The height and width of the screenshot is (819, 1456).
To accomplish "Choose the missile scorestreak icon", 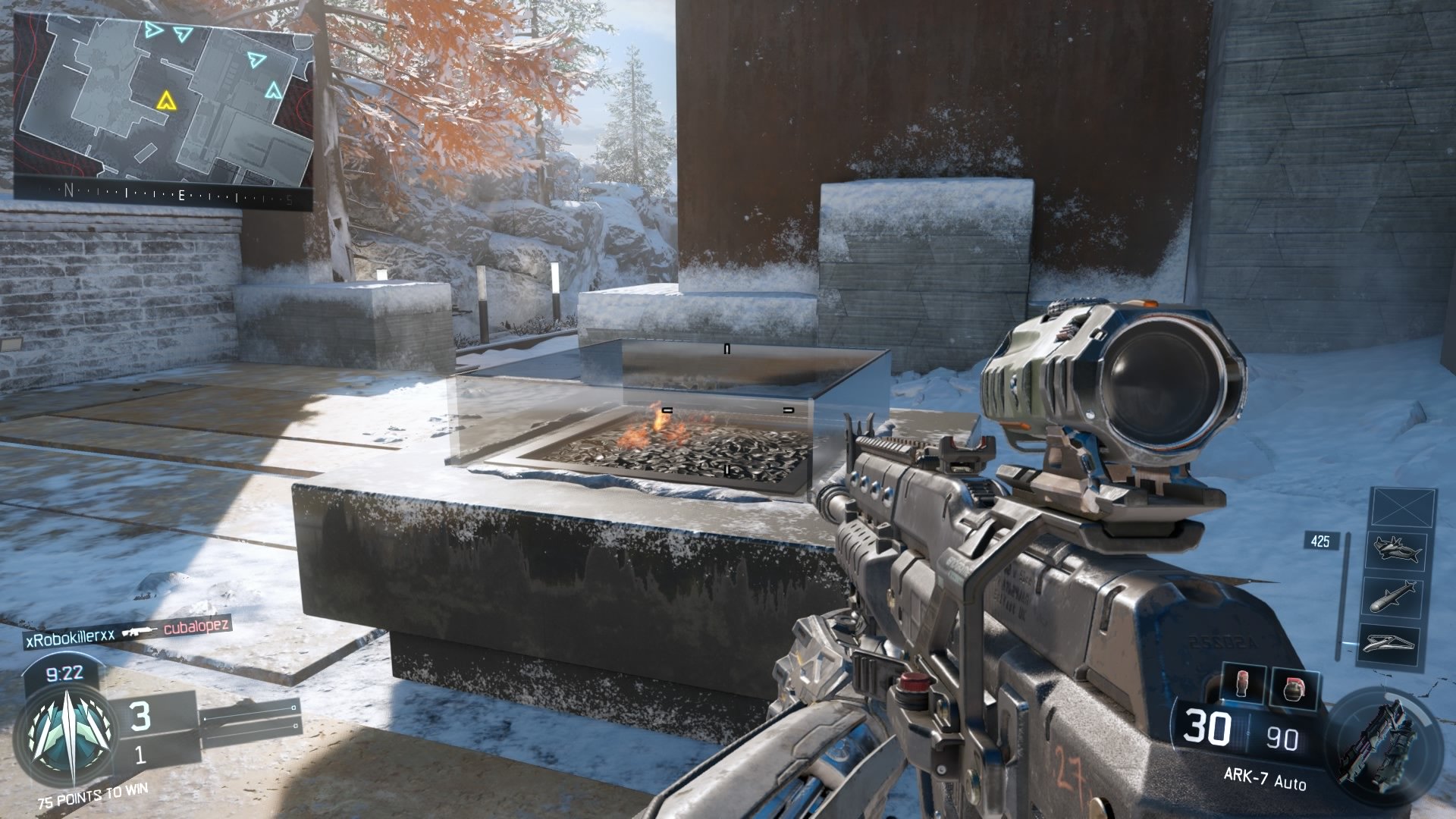I will coord(1395,597).
